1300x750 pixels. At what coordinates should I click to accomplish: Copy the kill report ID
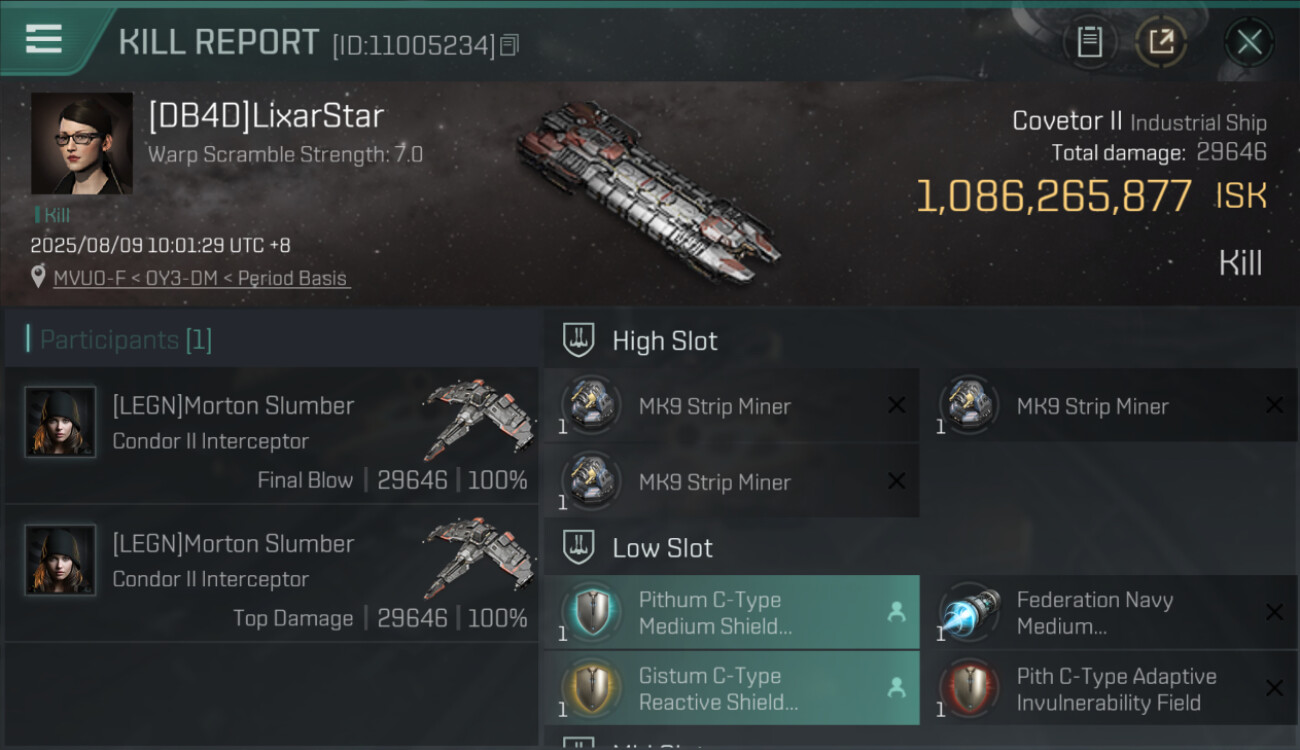pos(510,45)
